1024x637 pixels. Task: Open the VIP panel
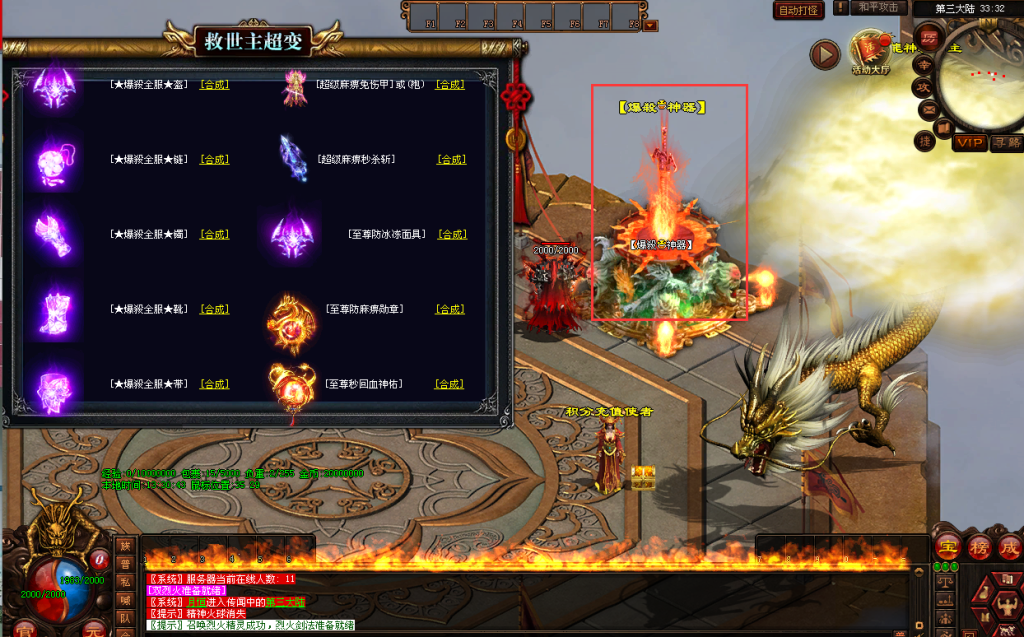[969, 143]
